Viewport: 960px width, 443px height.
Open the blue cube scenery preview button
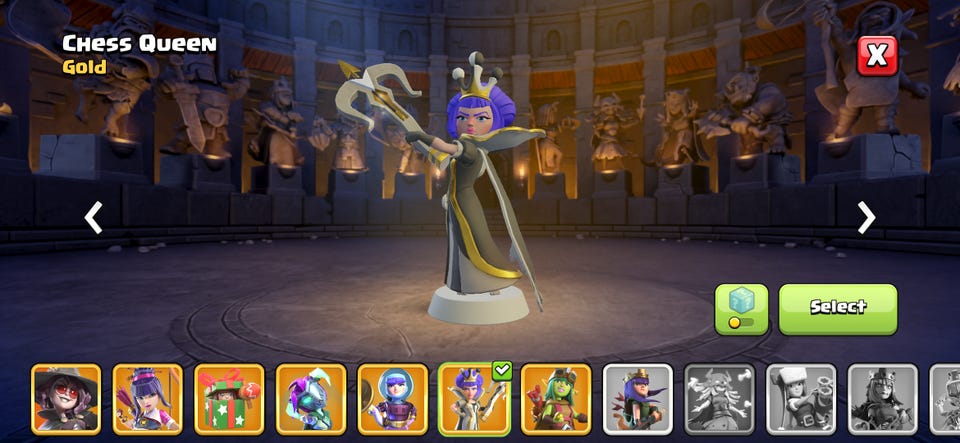click(741, 308)
